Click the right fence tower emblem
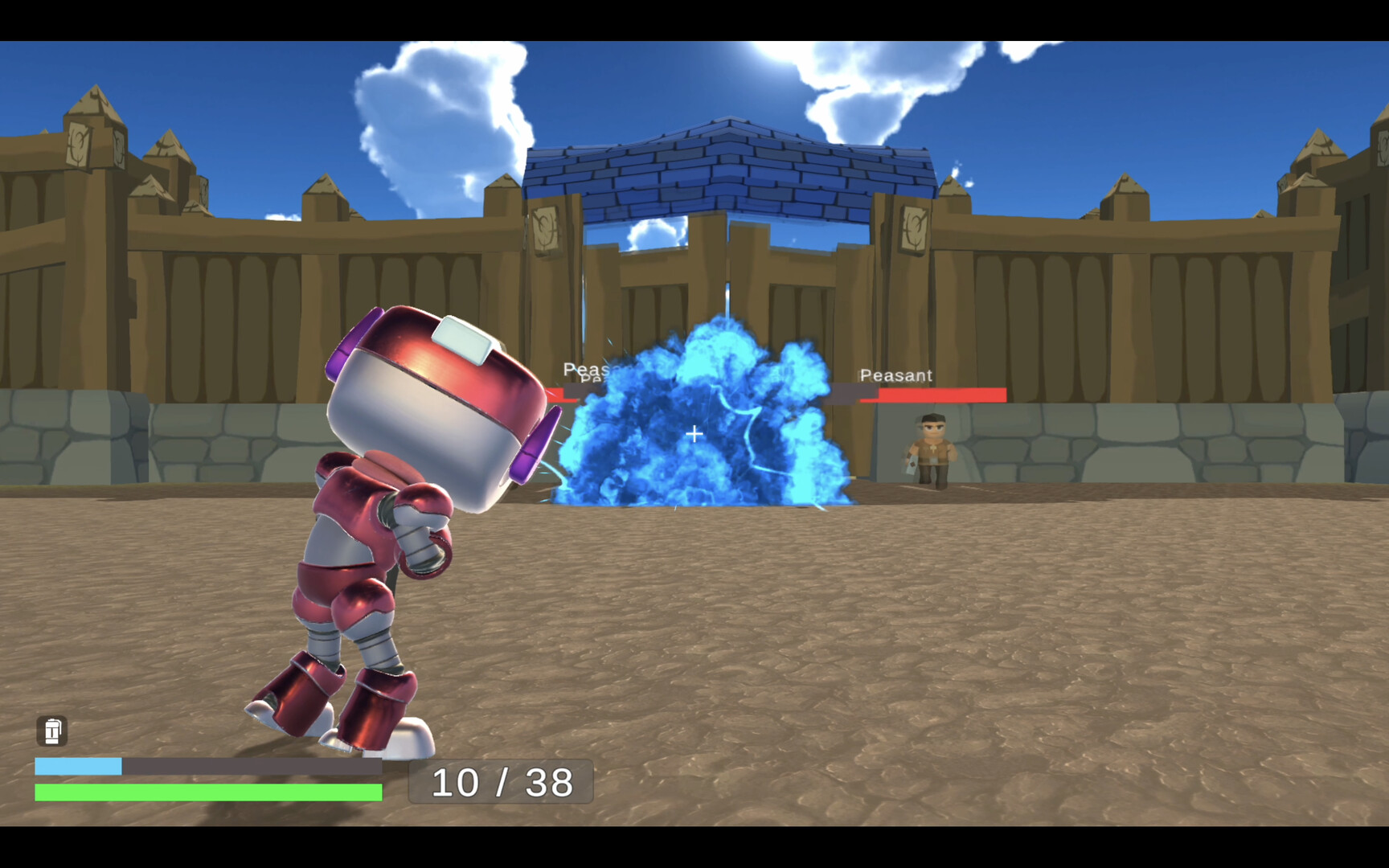This screenshot has width=1389, height=868. click(911, 231)
